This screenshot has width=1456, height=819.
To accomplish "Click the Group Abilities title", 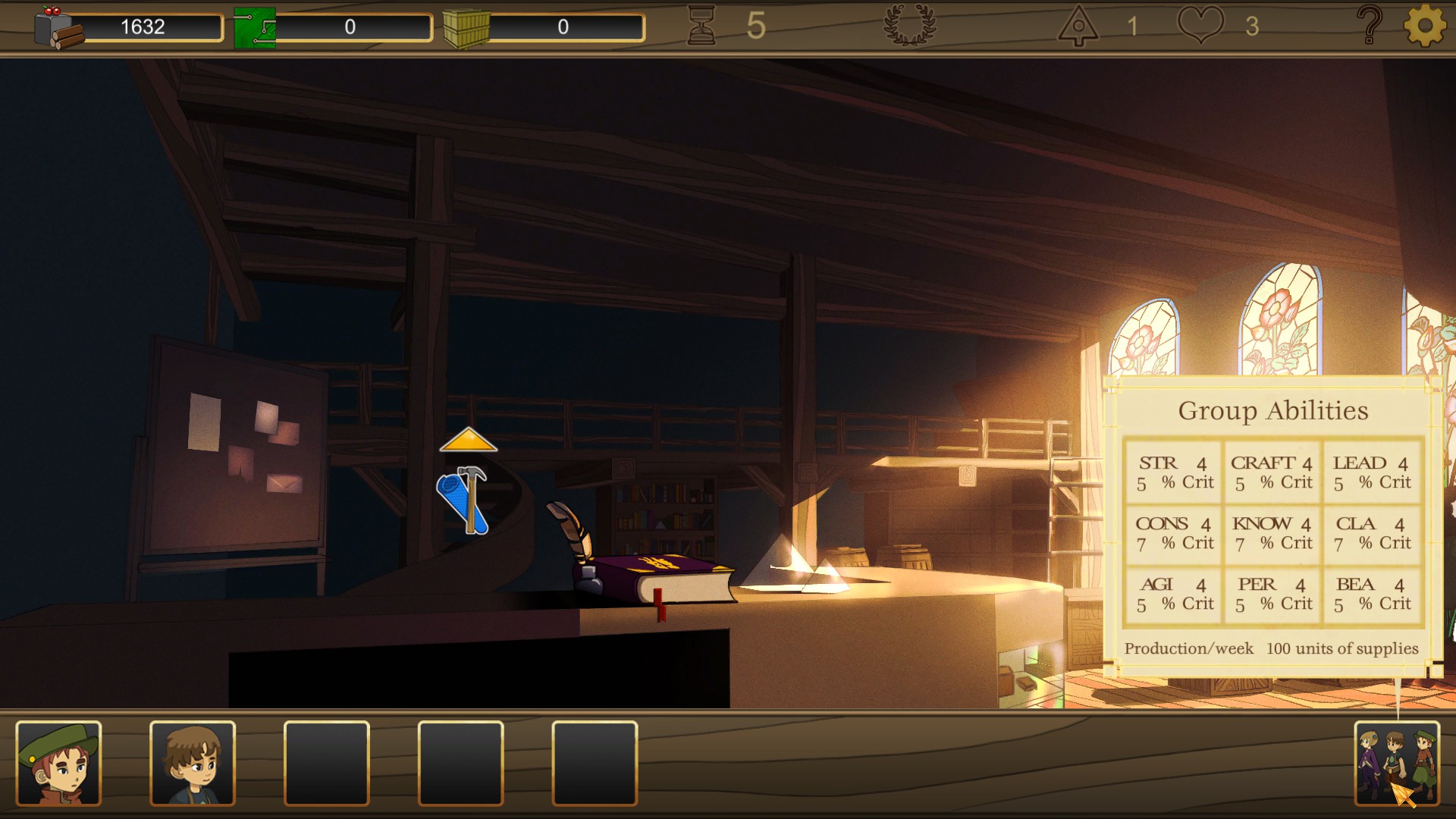I will (x=1272, y=411).
